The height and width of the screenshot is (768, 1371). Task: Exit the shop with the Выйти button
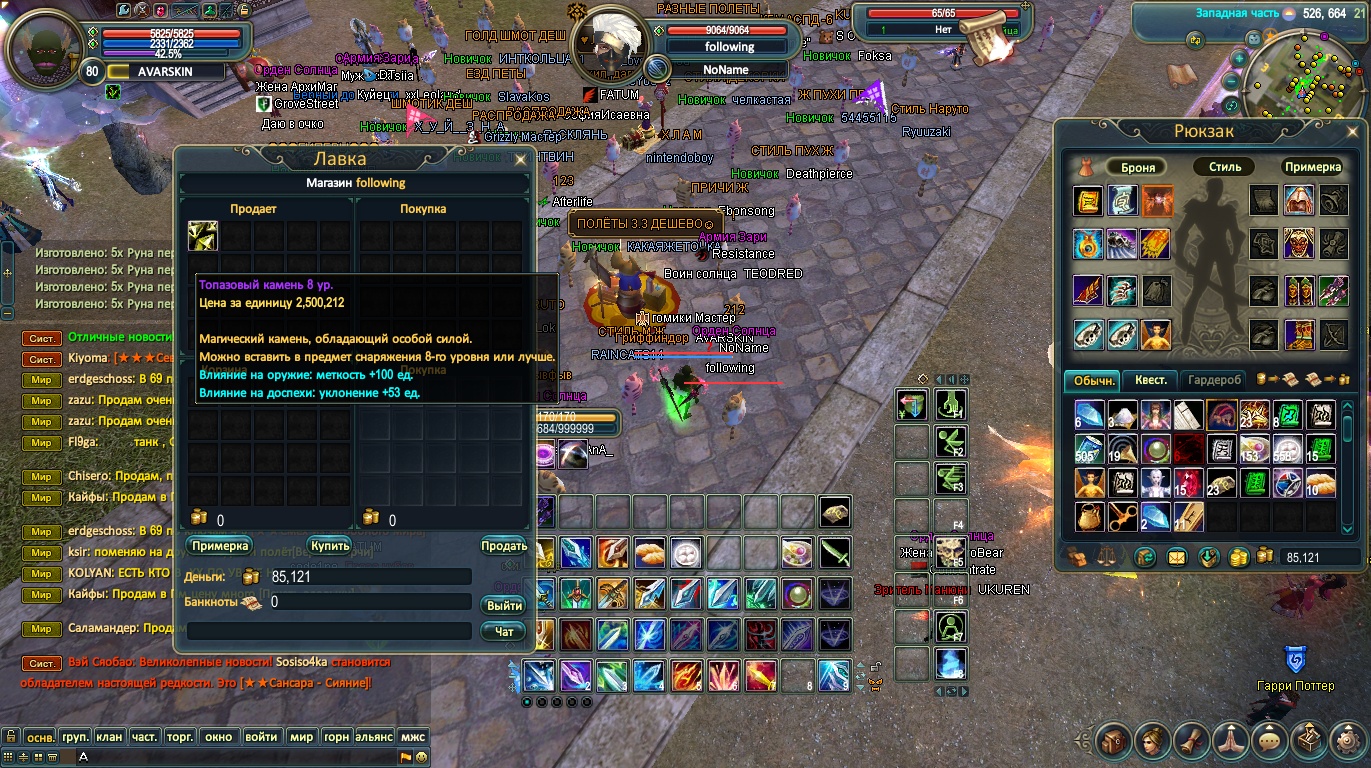(503, 606)
